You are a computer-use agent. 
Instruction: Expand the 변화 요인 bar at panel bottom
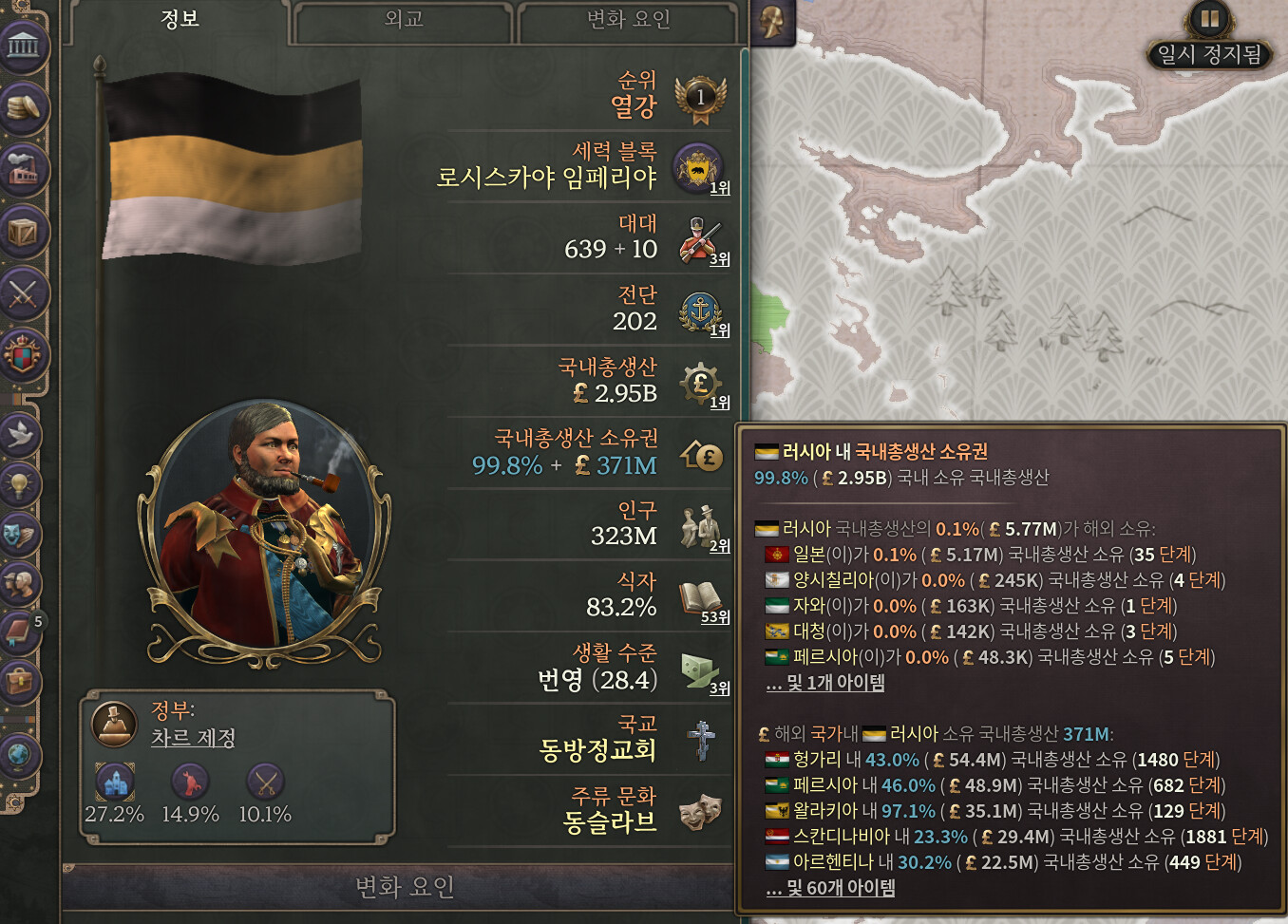tap(404, 887)
